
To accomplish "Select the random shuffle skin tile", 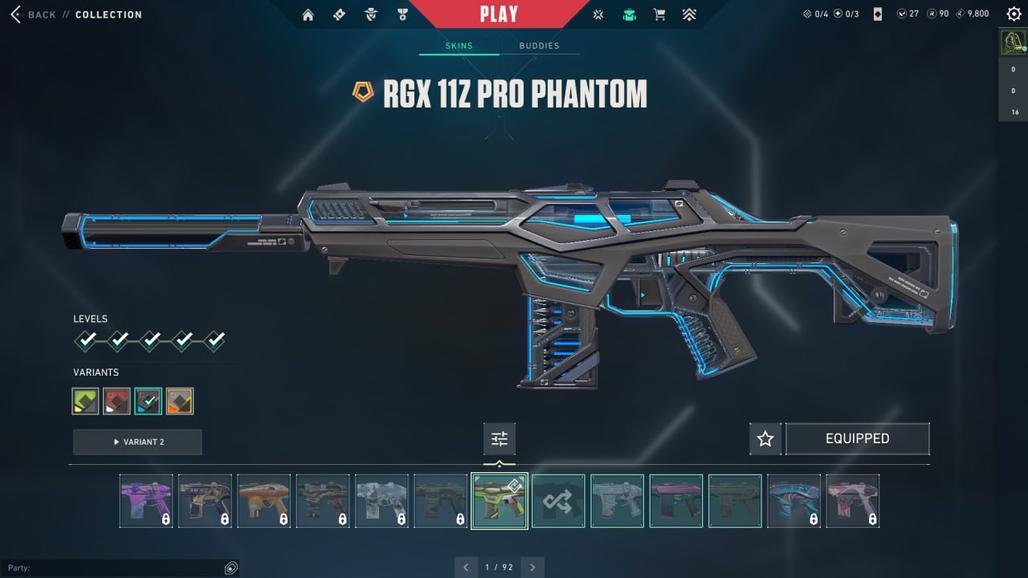I will 558,501.
